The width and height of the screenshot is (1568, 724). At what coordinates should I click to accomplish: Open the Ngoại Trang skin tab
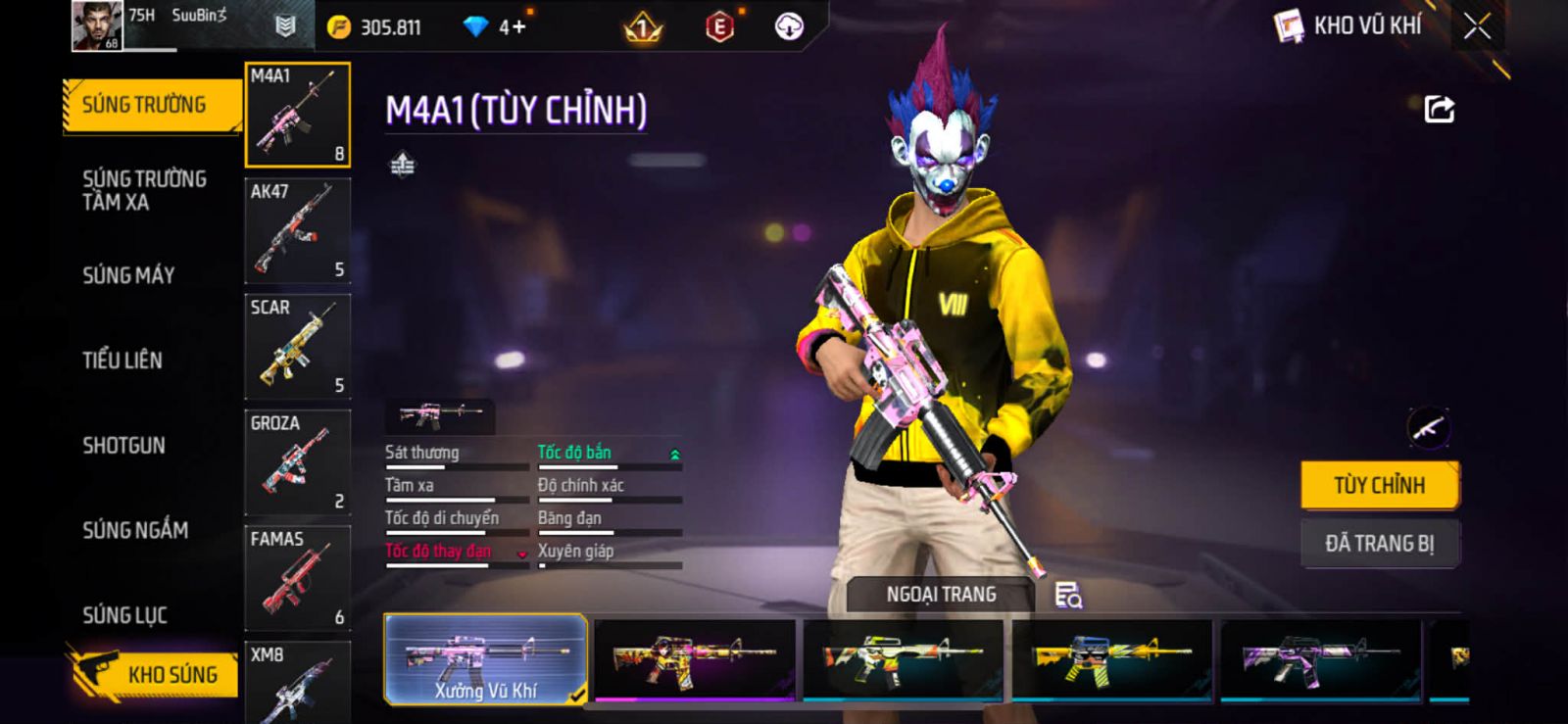(940, 595)
